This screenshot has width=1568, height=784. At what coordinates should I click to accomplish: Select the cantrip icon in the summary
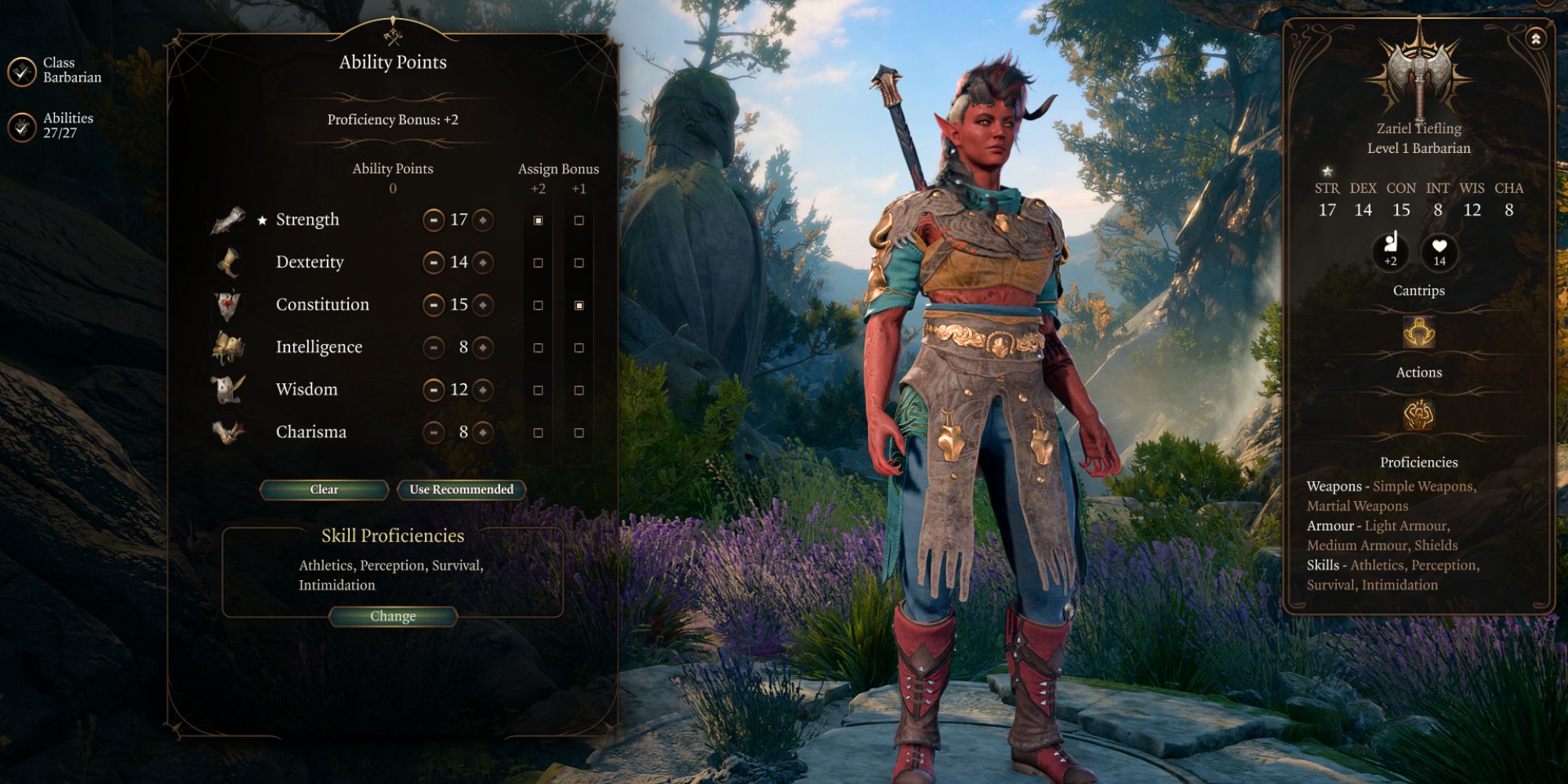1418,333
